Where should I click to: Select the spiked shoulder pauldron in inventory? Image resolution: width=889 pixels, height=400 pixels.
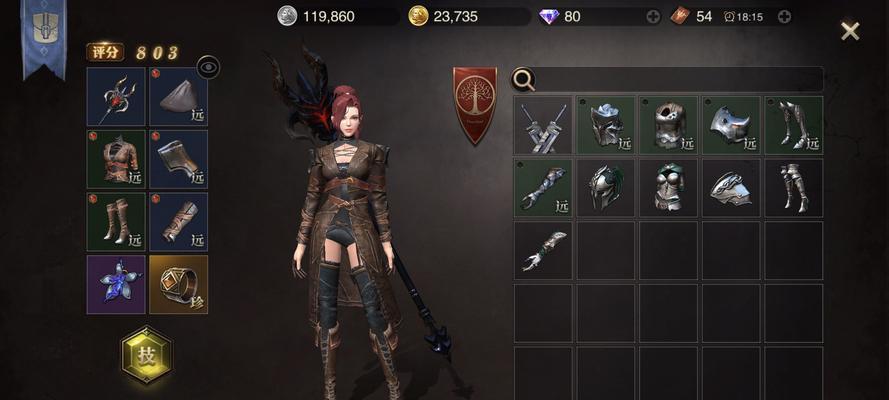[x=731, y=125]
